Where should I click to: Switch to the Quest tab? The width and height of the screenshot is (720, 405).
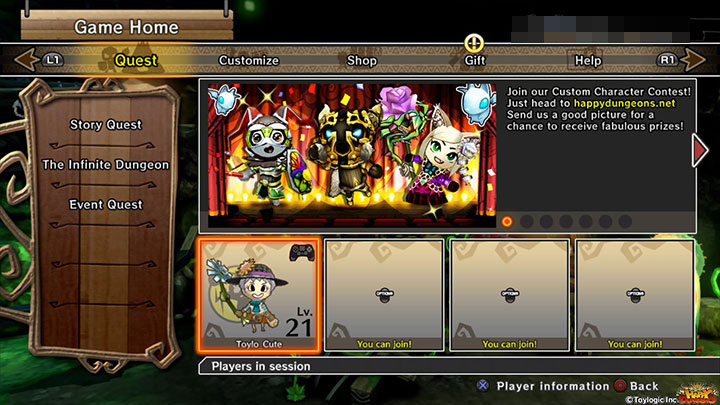[x=136, y=60]
